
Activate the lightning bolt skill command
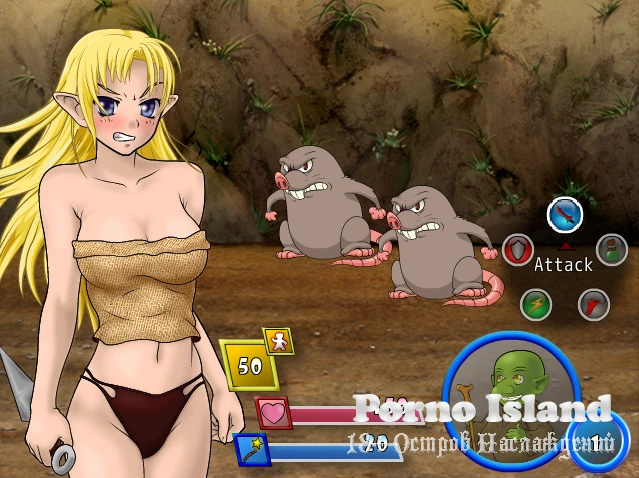[536, 303]
